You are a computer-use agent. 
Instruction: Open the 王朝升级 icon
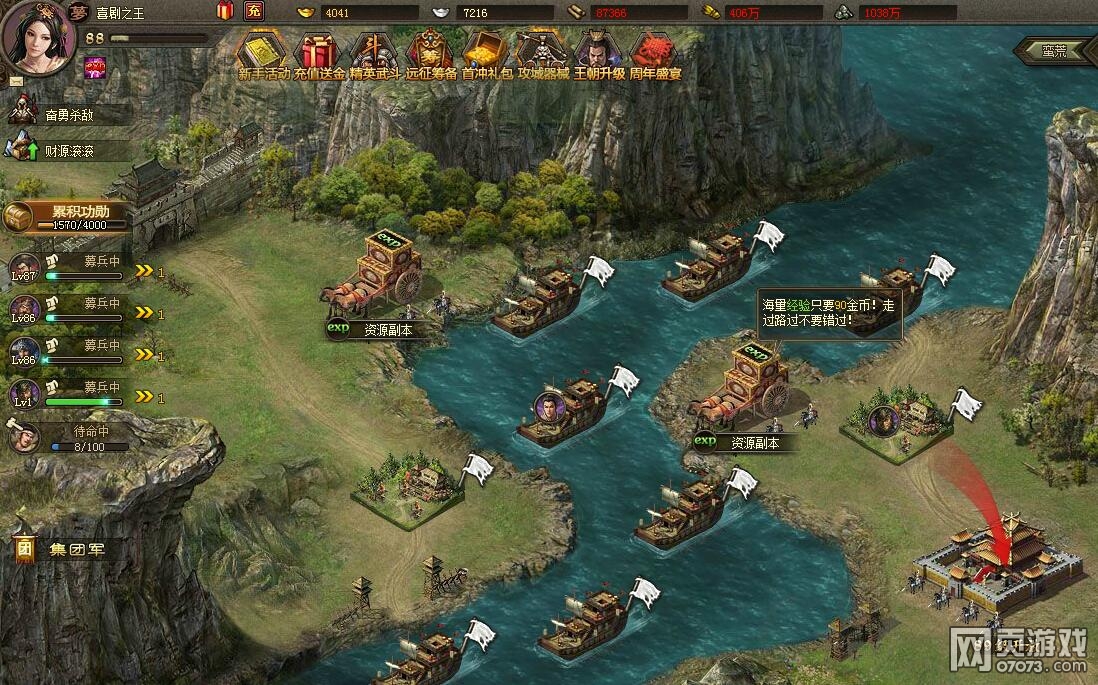coord(598,53)
